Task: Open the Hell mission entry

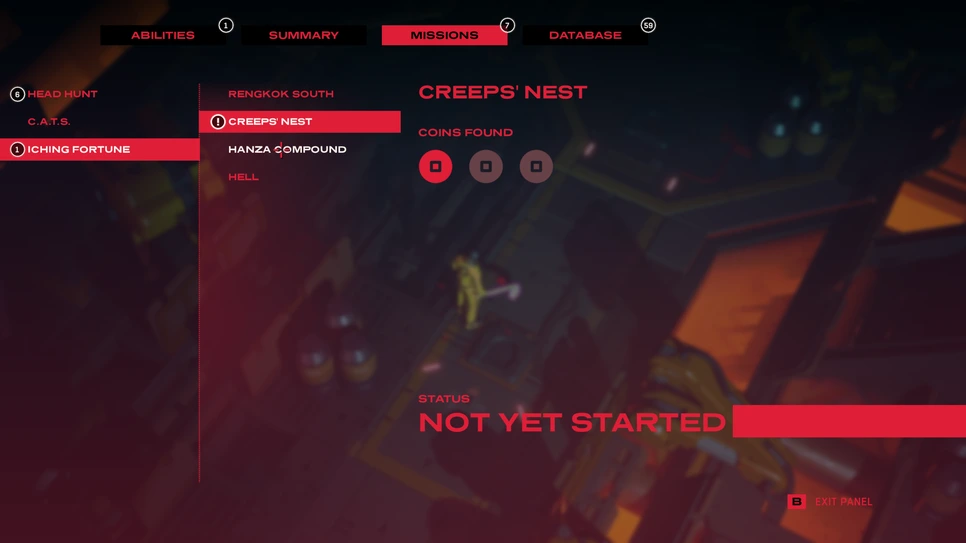Action: (243, 177)
